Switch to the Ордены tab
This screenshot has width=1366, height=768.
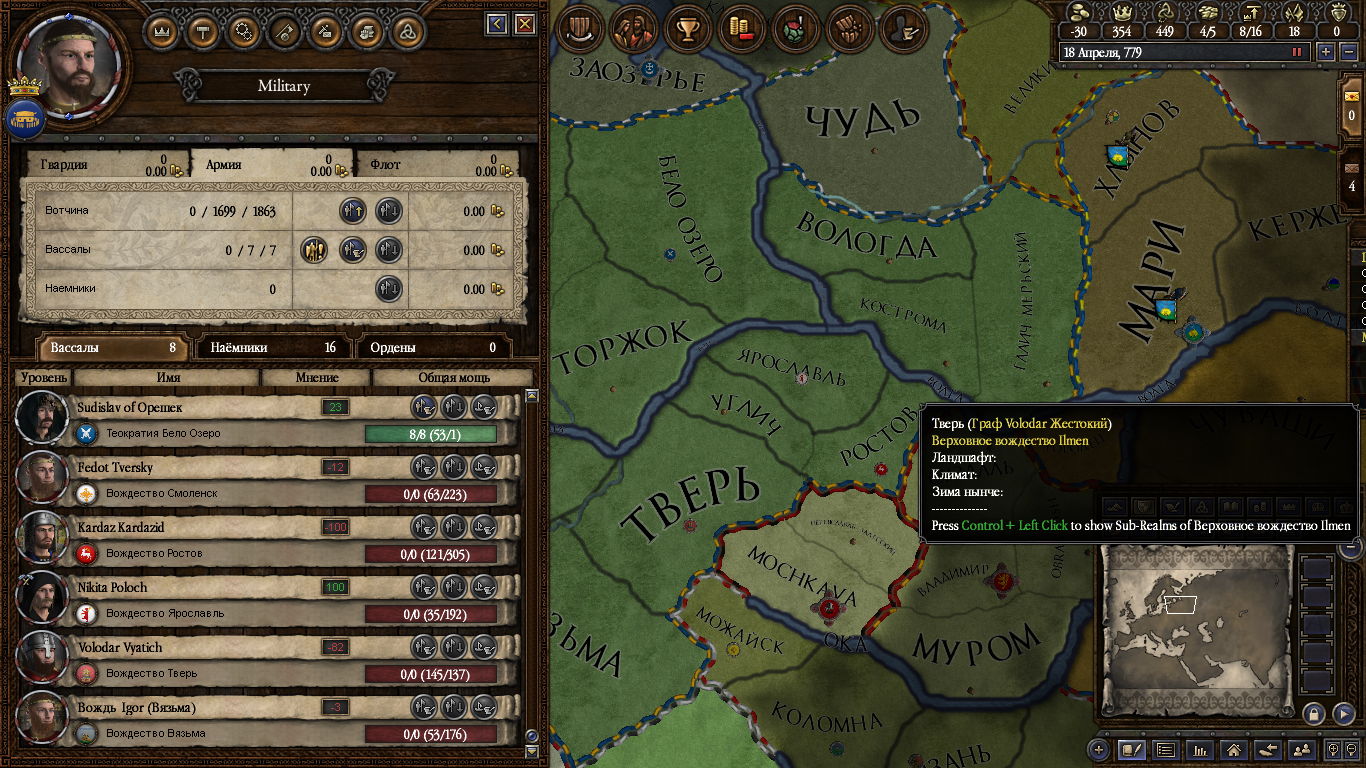433,348
